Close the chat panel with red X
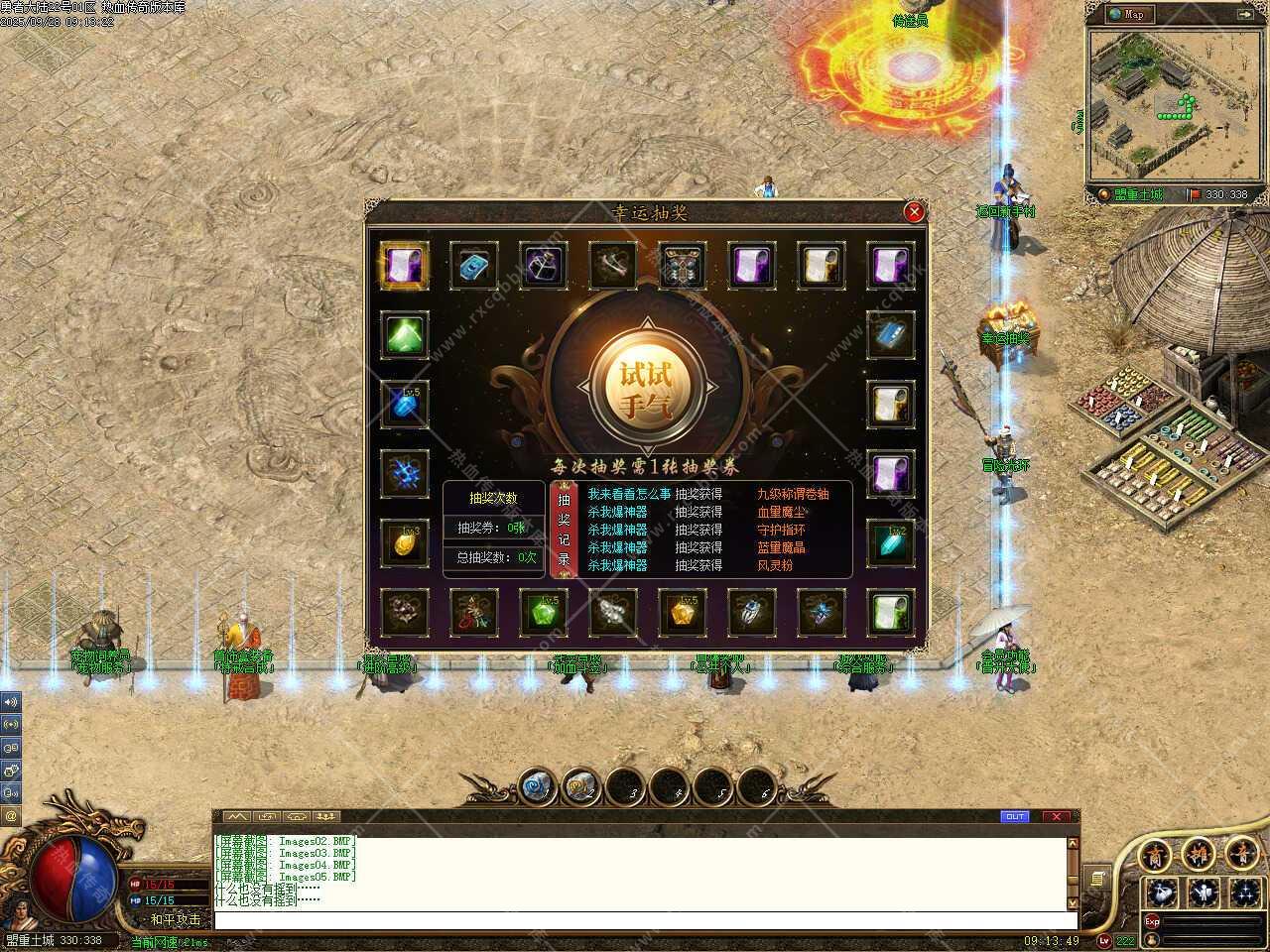Image resolution: width=1270 pixels, height=952 pixels. point(1056,816)
